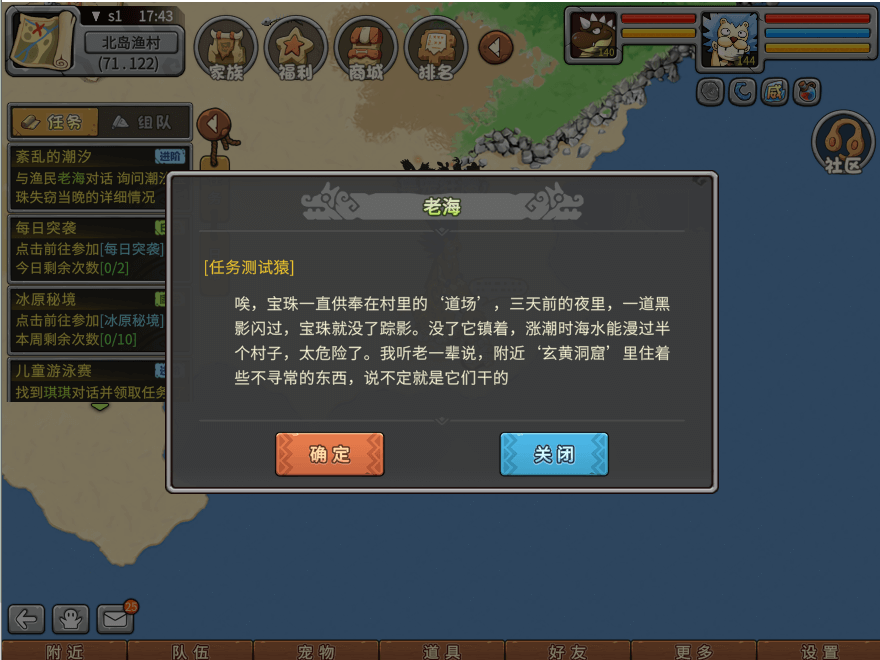Switch to the 任务 quest tab

(x=53, y=122)
